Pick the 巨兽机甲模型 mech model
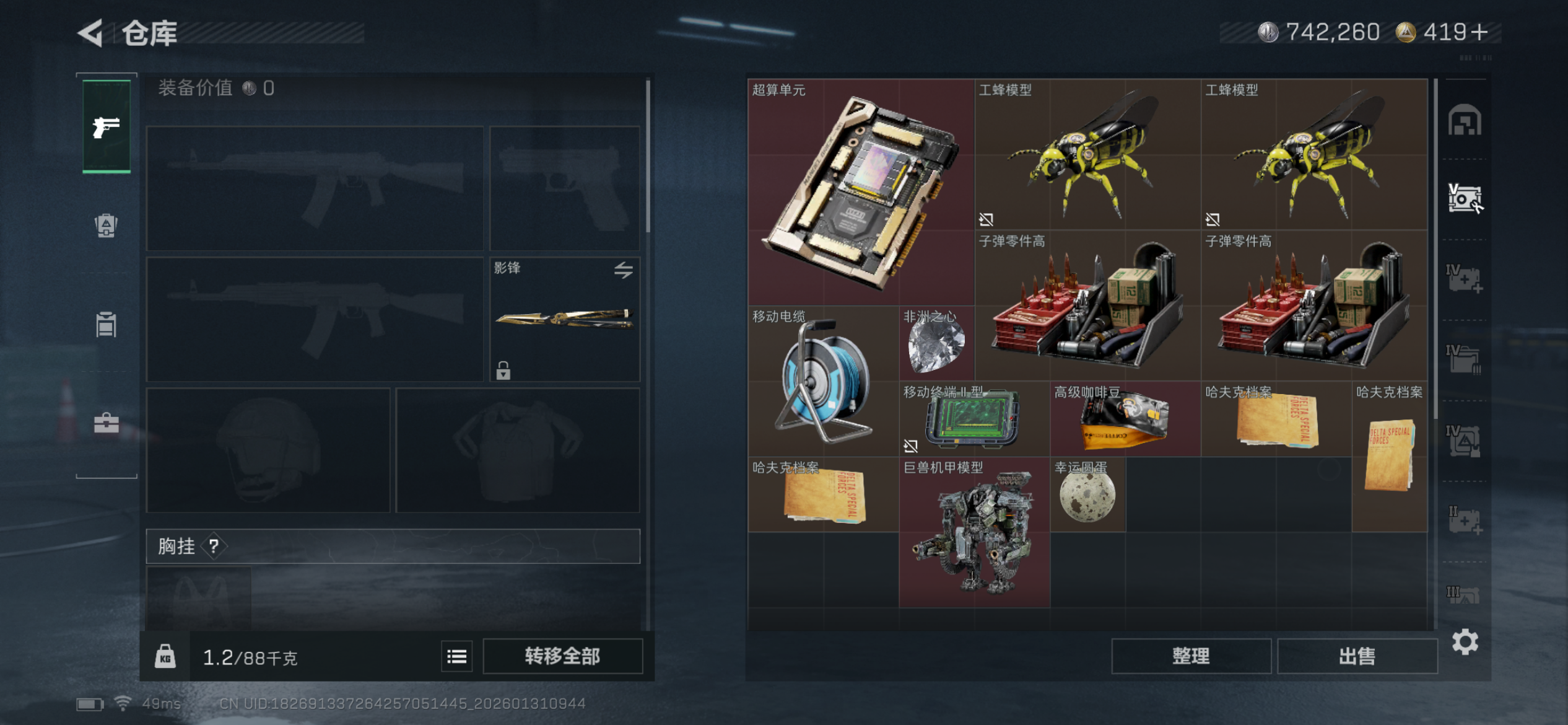1568x725 pixels. tap(974, 533)
